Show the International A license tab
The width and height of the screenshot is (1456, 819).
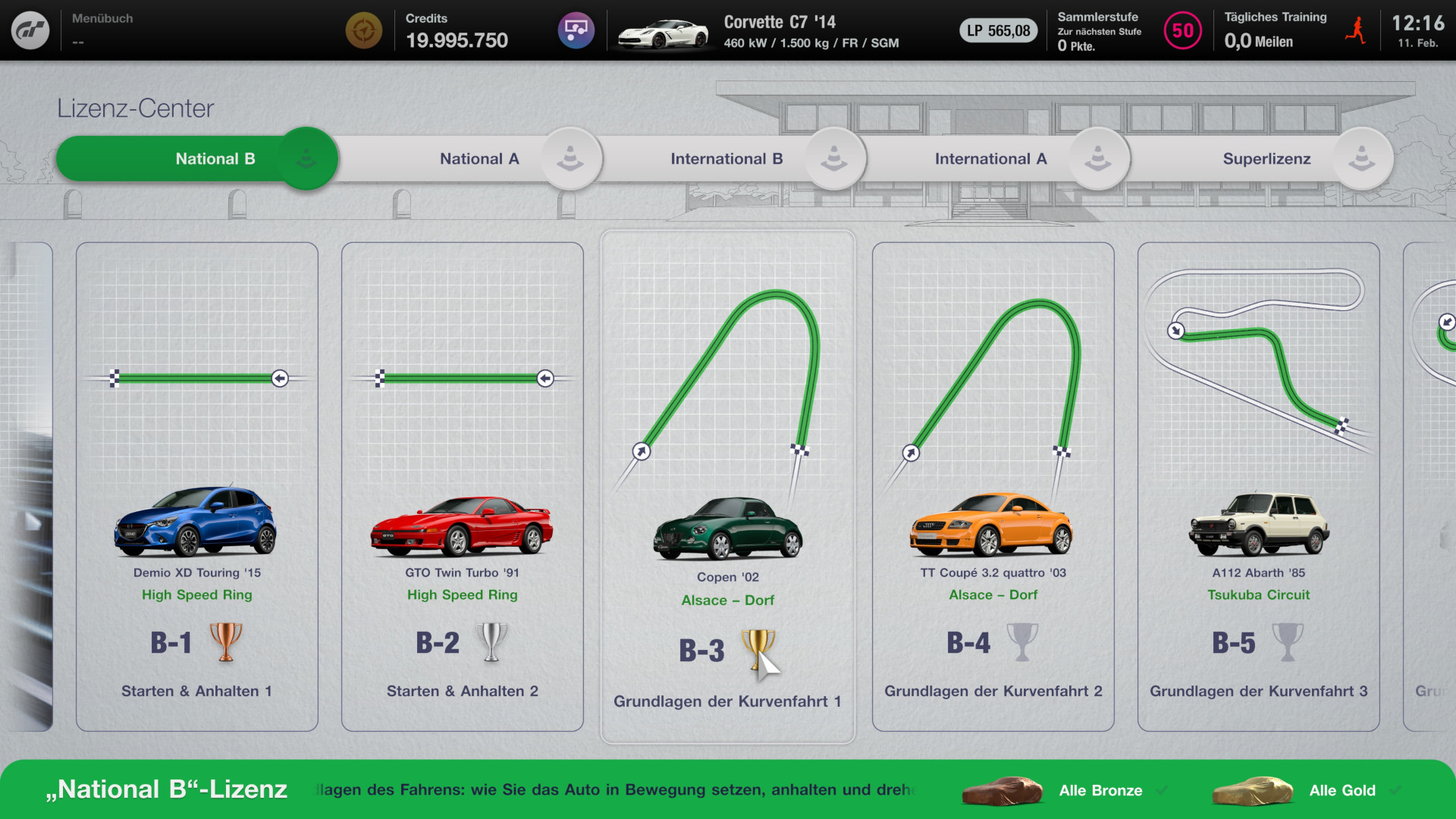coord(990,158)
